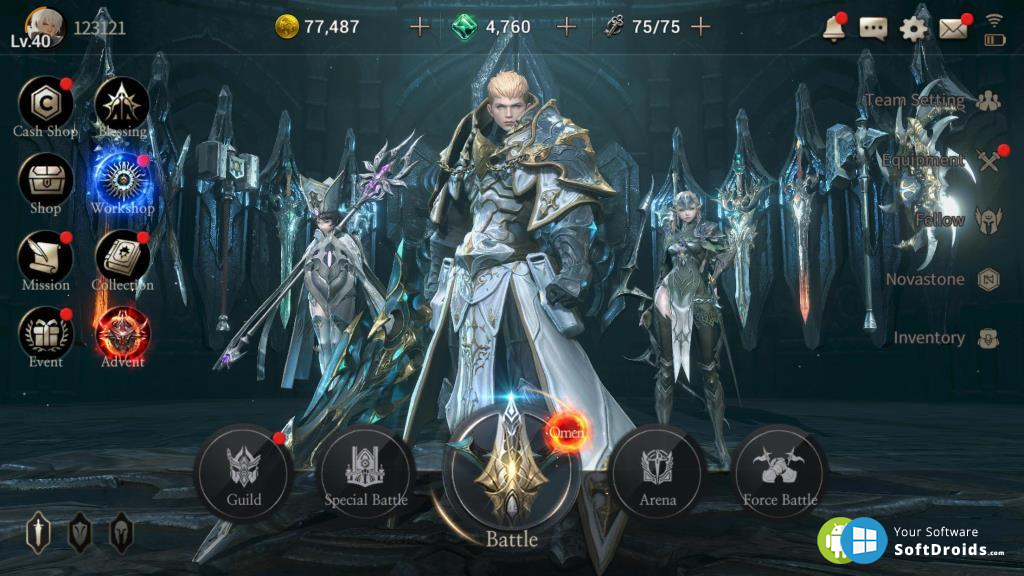Screen dimensions: 1024x576
Task: Select Special Battle mode
Action: pos(366,472)
